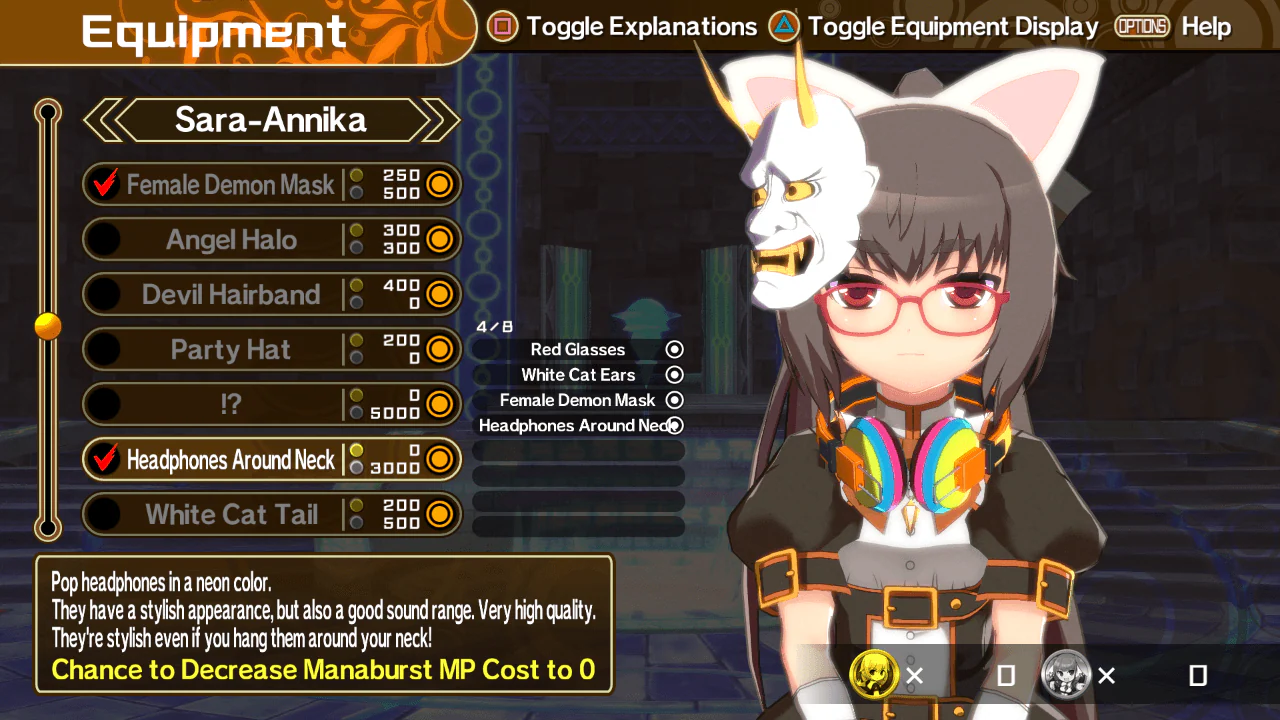1280x720 pixels.
Task: Uncheck the Headphones Around Neck equip checkmark
Action: (103, 459)
